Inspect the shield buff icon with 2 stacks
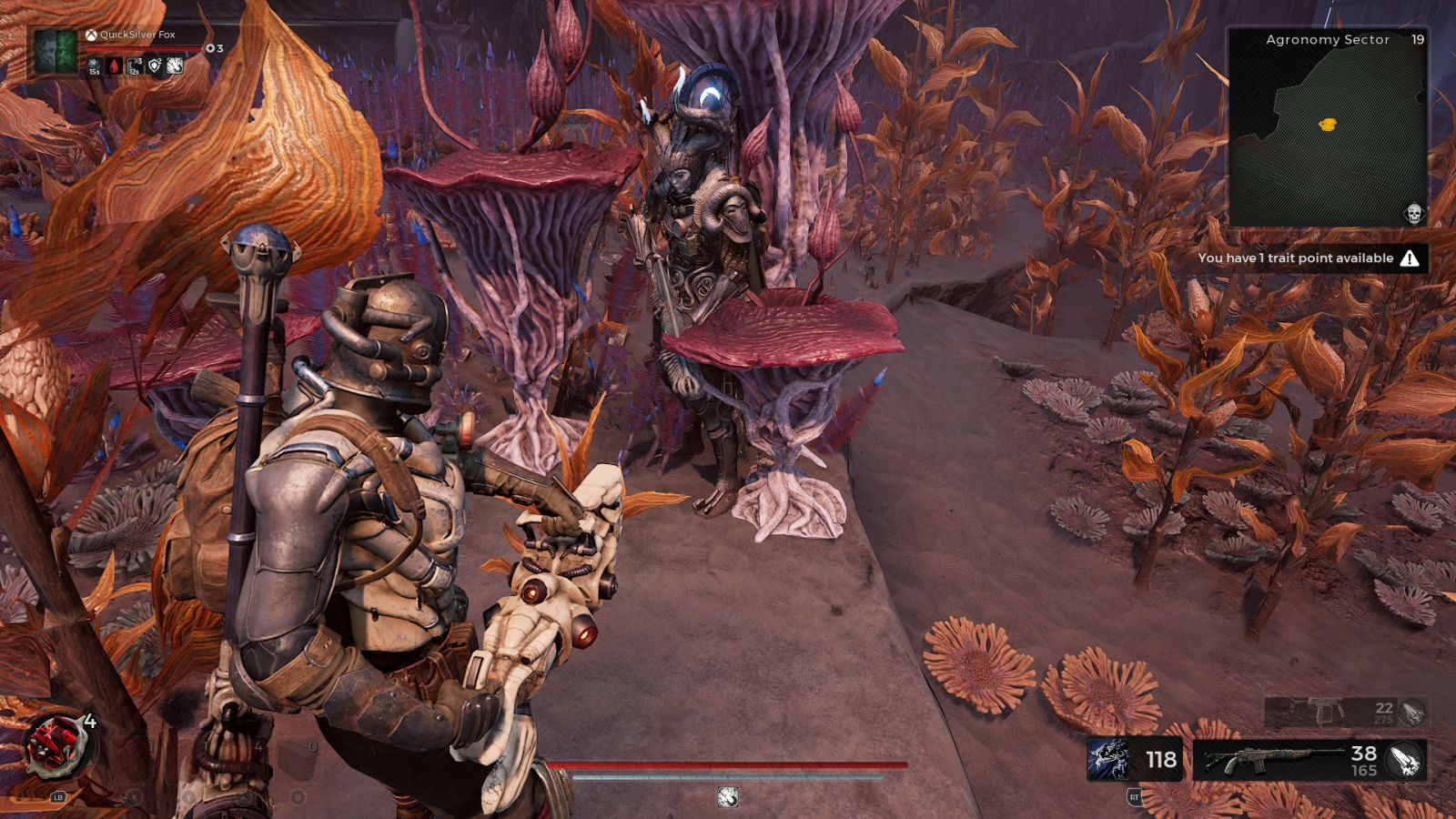Viewport: 1456px width, 819px height. point(155,66)
